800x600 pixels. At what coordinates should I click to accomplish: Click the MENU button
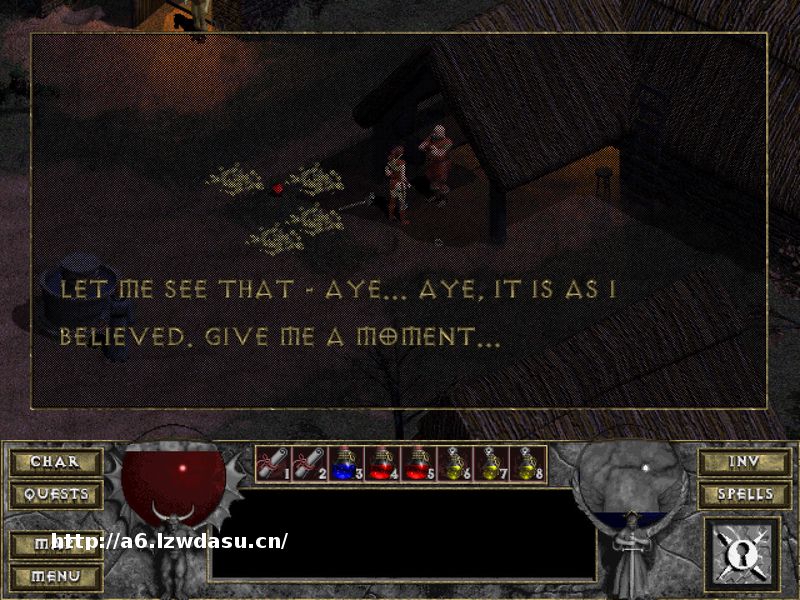(56, 577)
